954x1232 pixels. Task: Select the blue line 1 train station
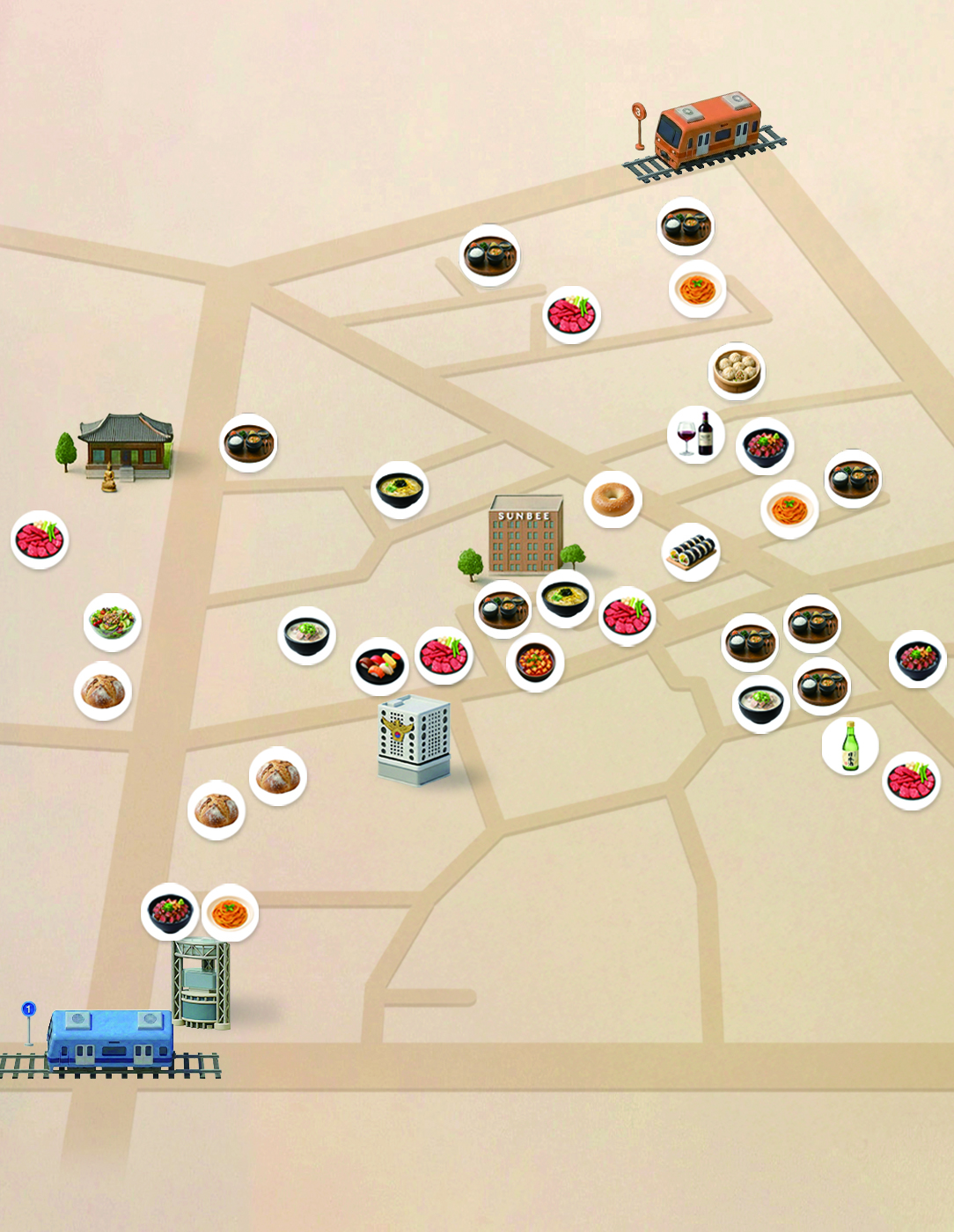click(110, 1039)
